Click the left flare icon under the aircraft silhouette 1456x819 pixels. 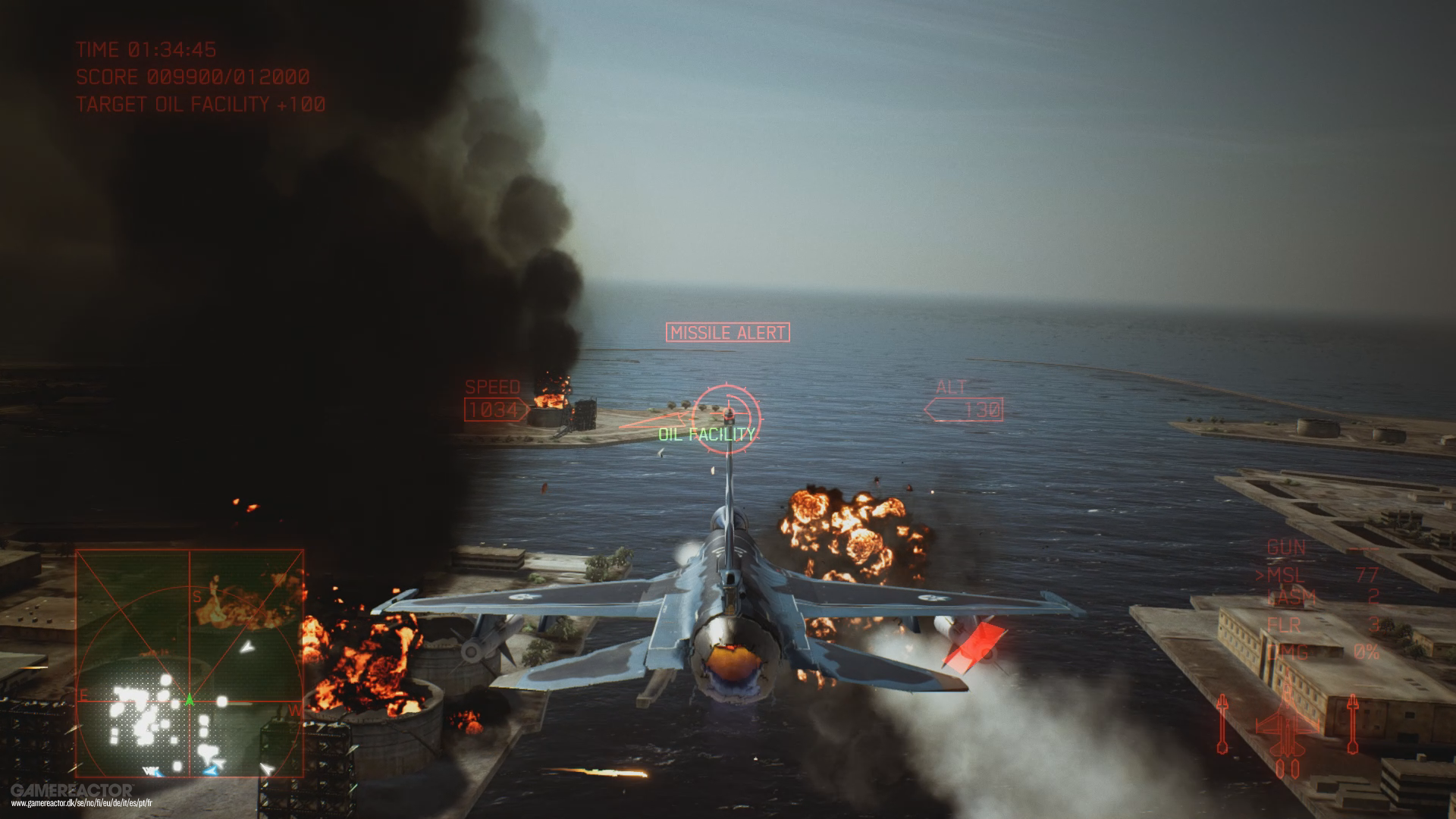(1279, 768)
